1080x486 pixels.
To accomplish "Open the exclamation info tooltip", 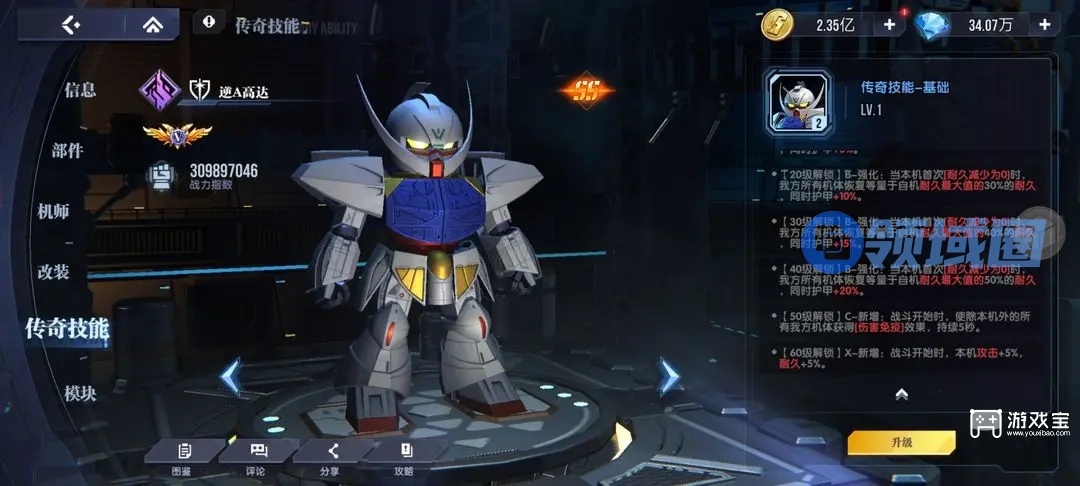I will (x=208, y=21).
